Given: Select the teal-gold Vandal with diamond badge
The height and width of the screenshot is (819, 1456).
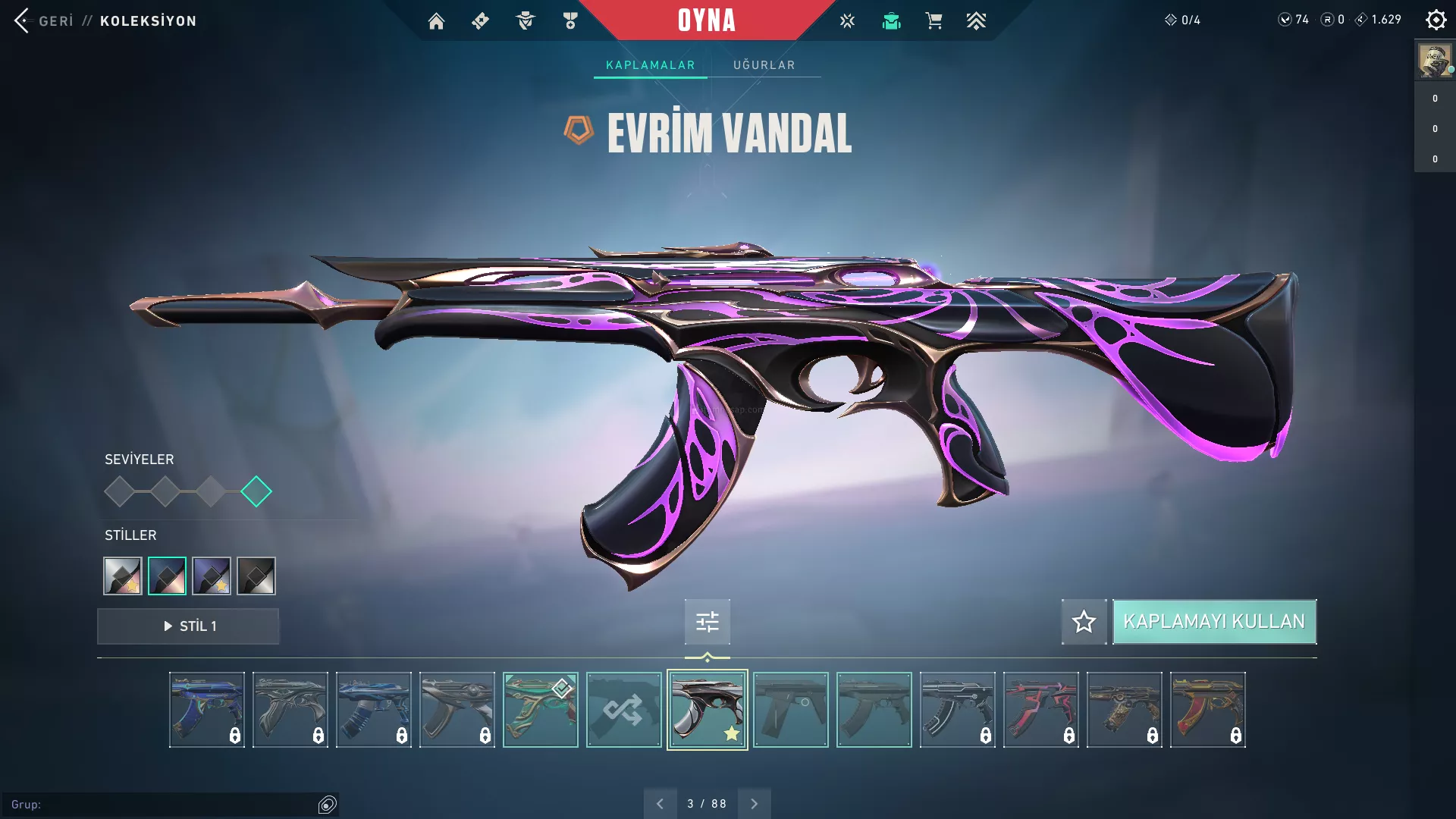Looking at the screenshot, I should (x=540, y=710).
